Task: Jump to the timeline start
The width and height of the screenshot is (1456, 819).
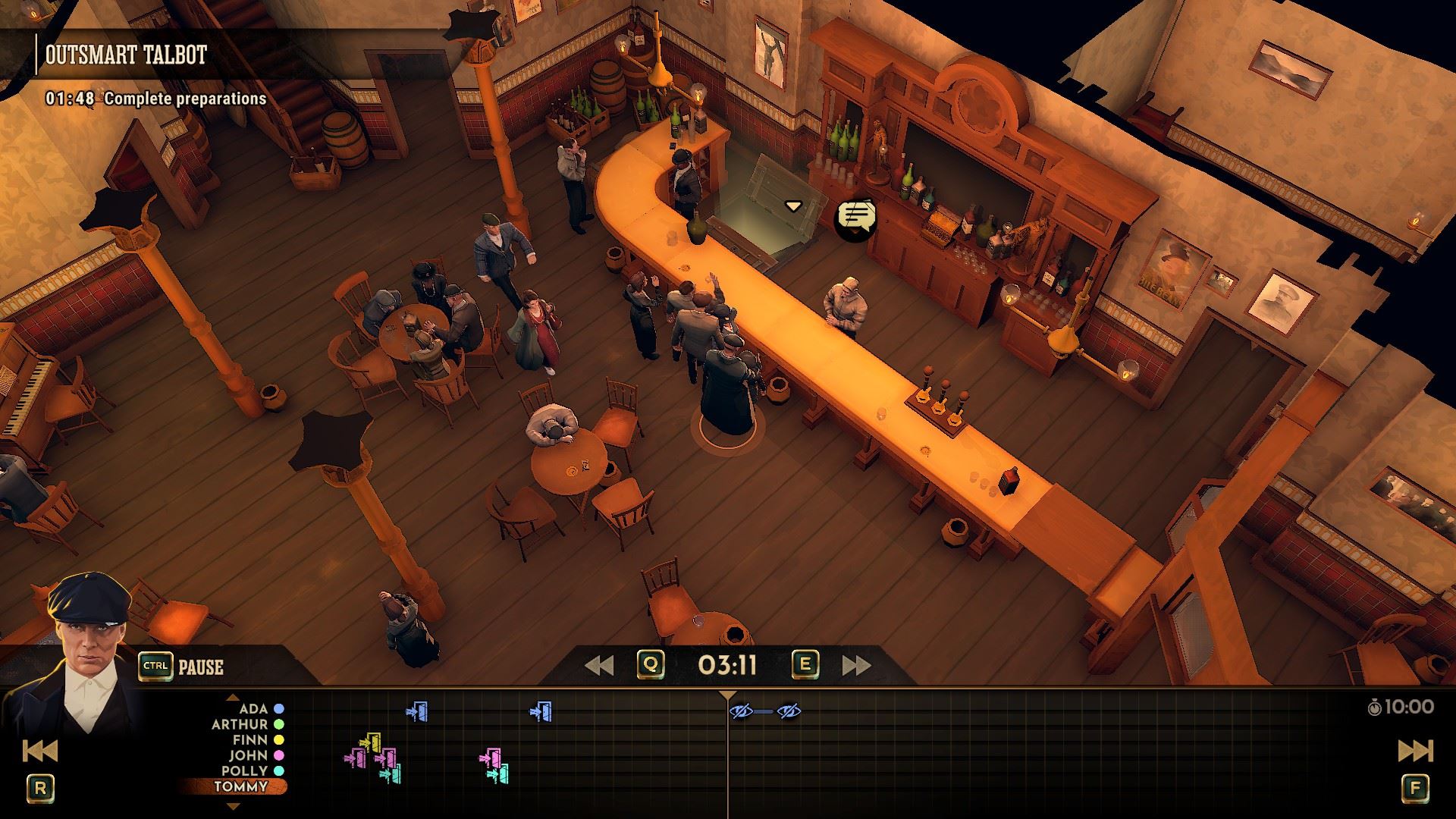Action: pos(39,751)
